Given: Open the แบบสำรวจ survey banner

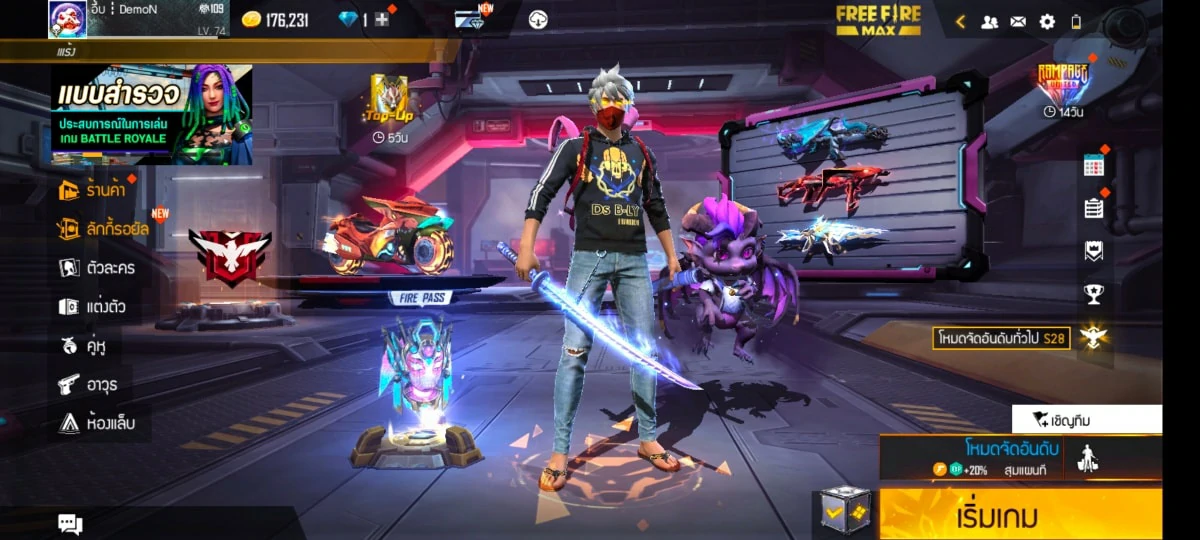Looking at the screenshot, I should point(151,115).
